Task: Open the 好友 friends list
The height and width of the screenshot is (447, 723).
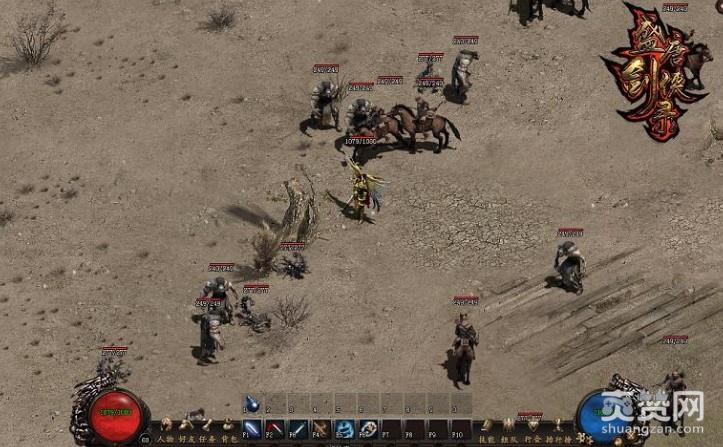Action: coord(185,437)
